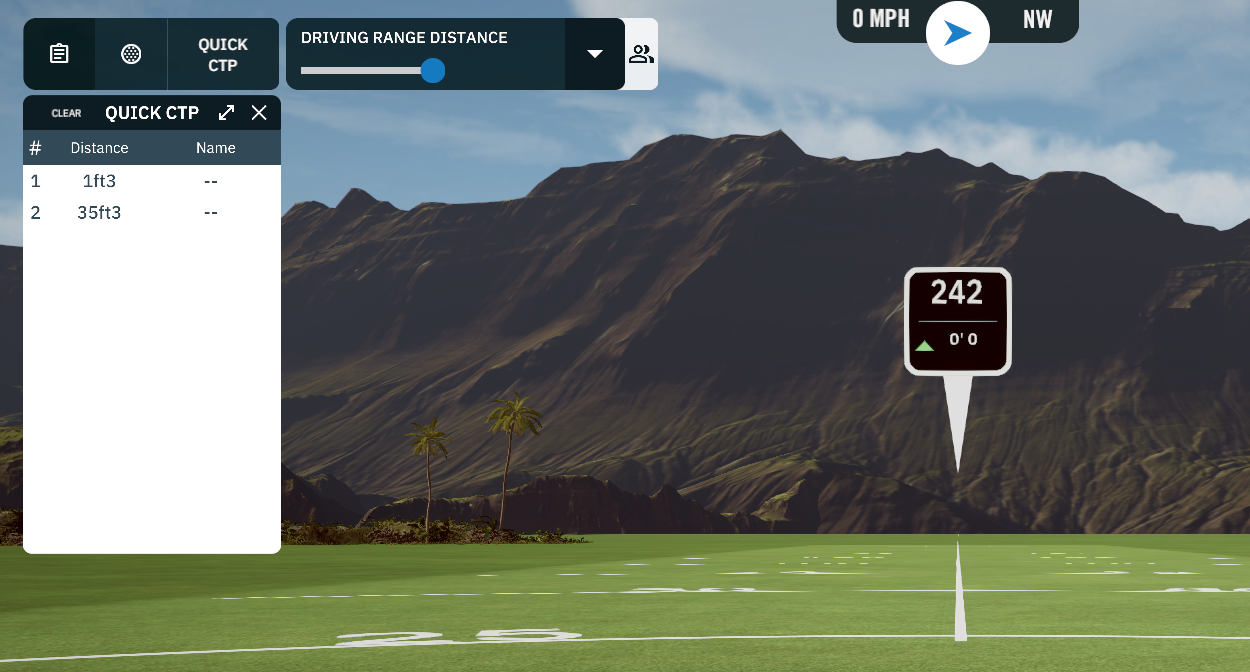Close the Quick CTP panel
The image size is (1250, 672).
259,113
